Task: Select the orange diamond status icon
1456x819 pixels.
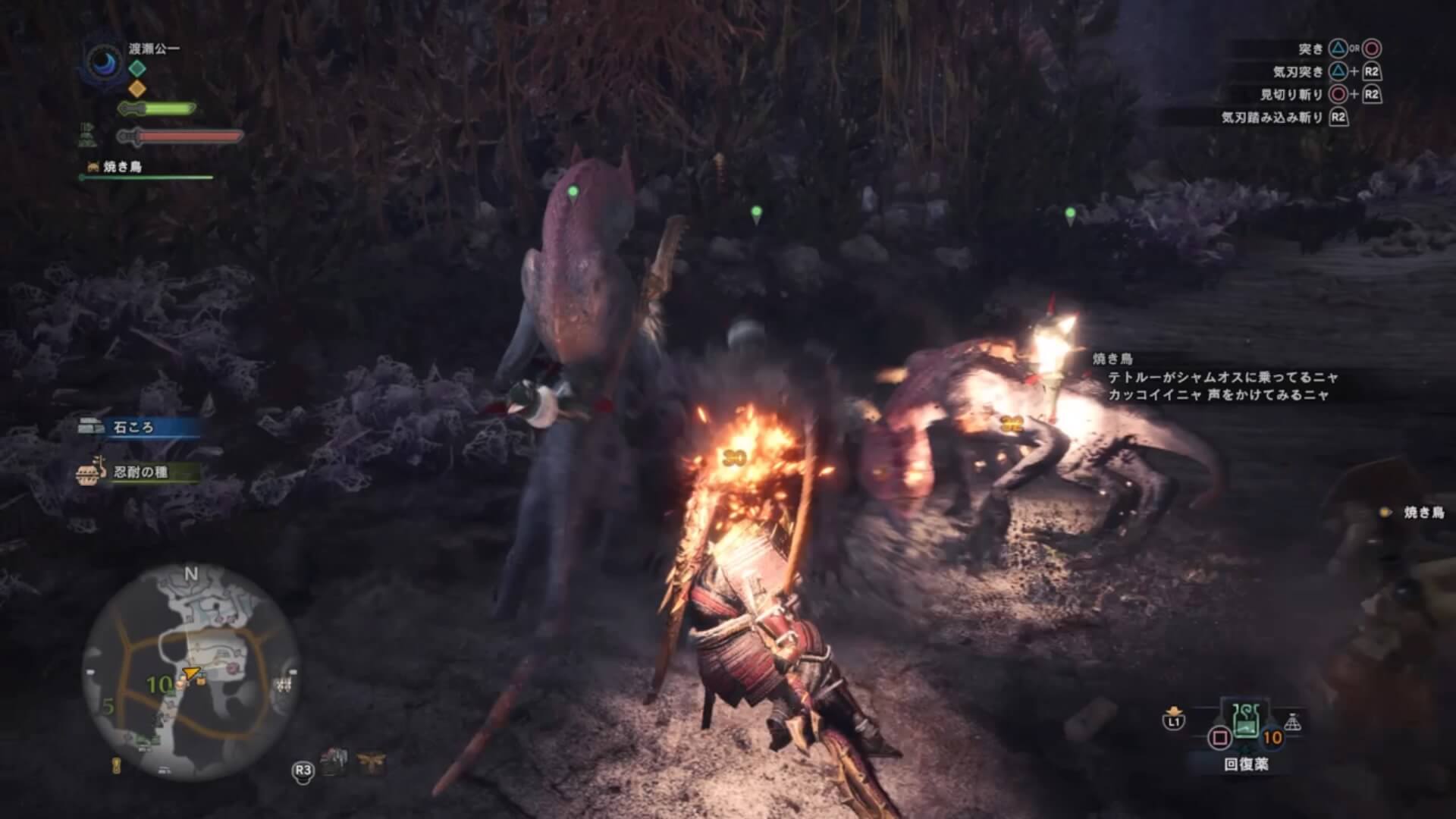Action: [x=136, y=89]
